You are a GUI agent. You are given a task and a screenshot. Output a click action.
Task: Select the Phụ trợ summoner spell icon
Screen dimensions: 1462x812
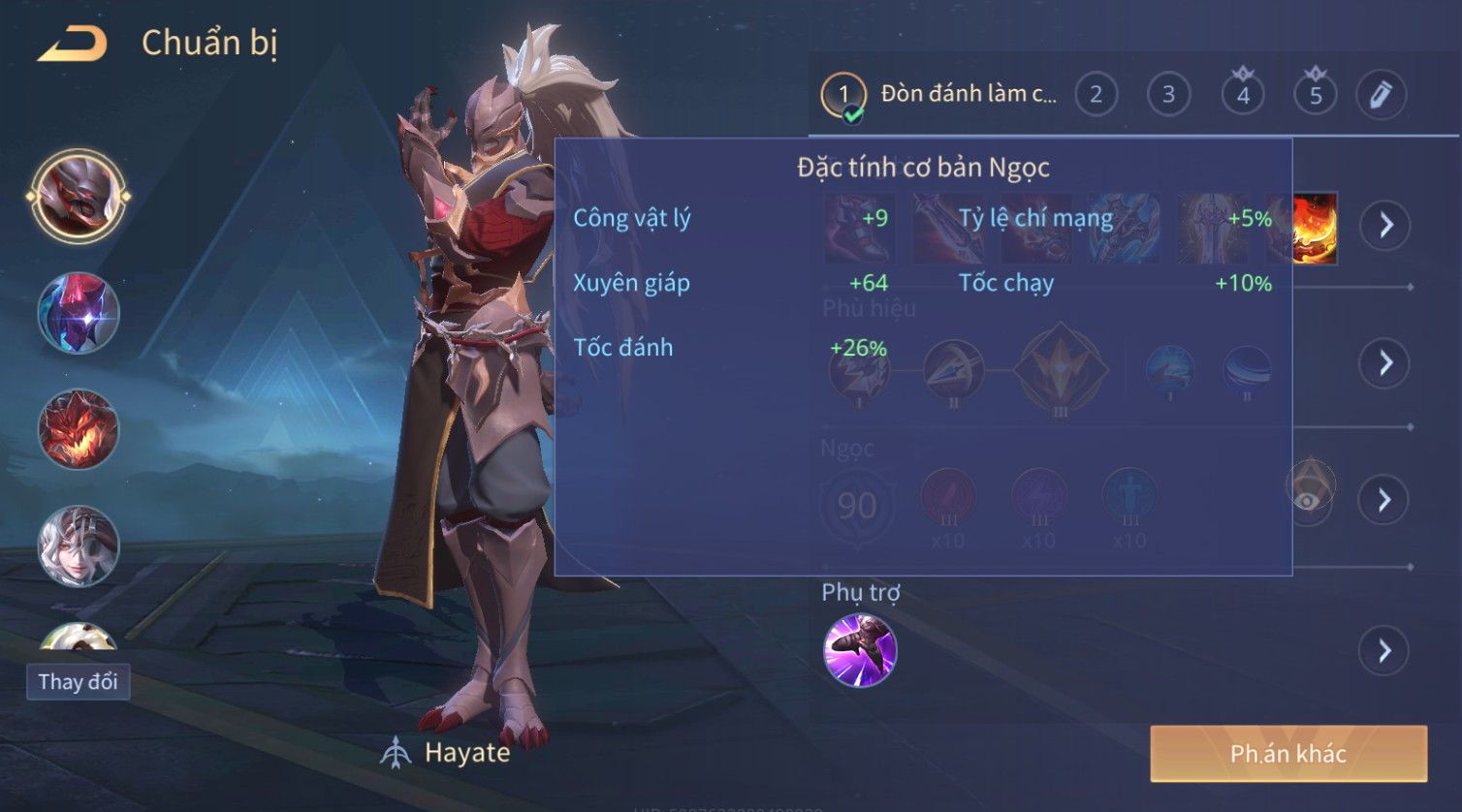pyautogui.click(x=860, y=650)
